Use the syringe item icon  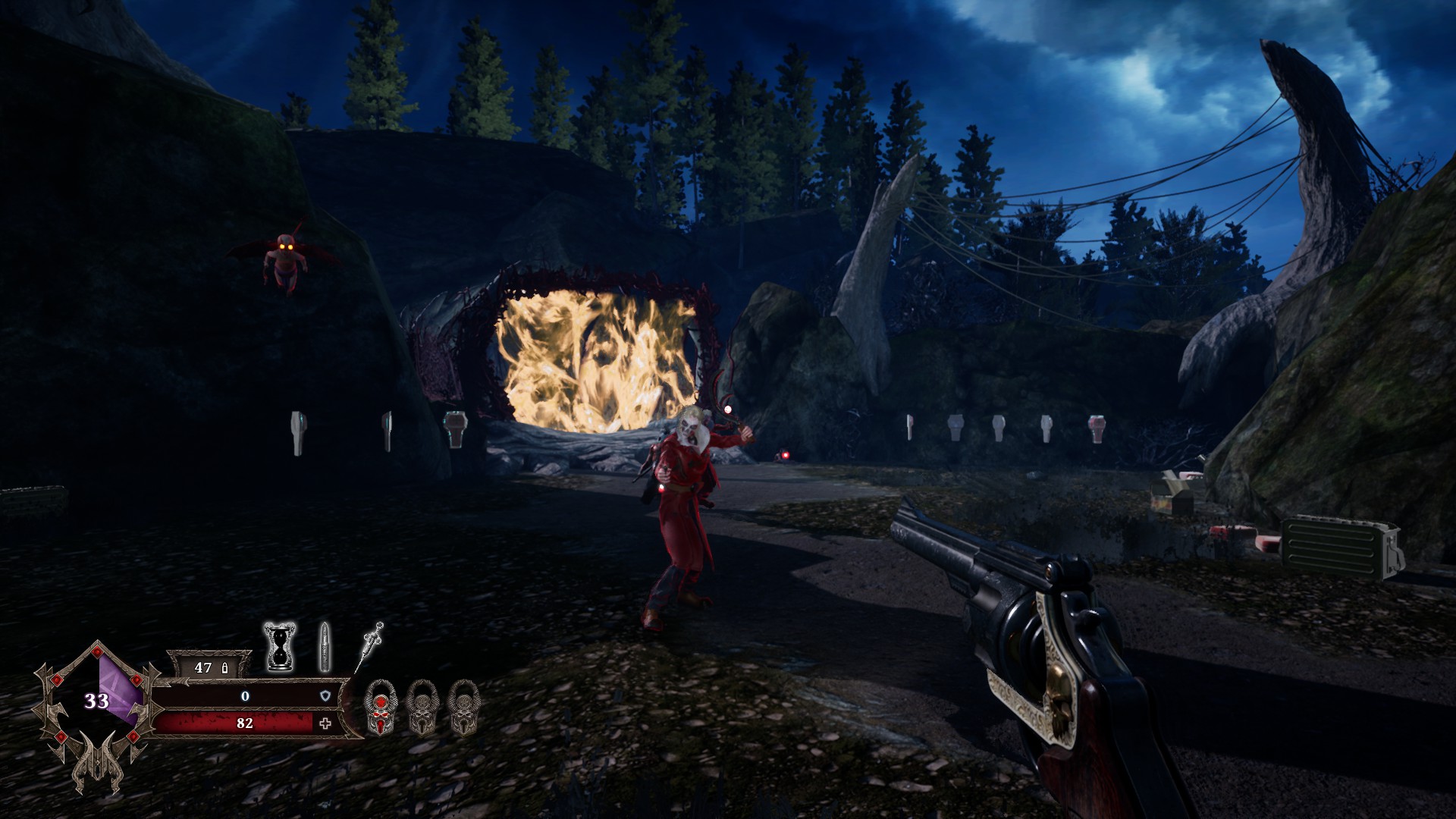[370, 645]
